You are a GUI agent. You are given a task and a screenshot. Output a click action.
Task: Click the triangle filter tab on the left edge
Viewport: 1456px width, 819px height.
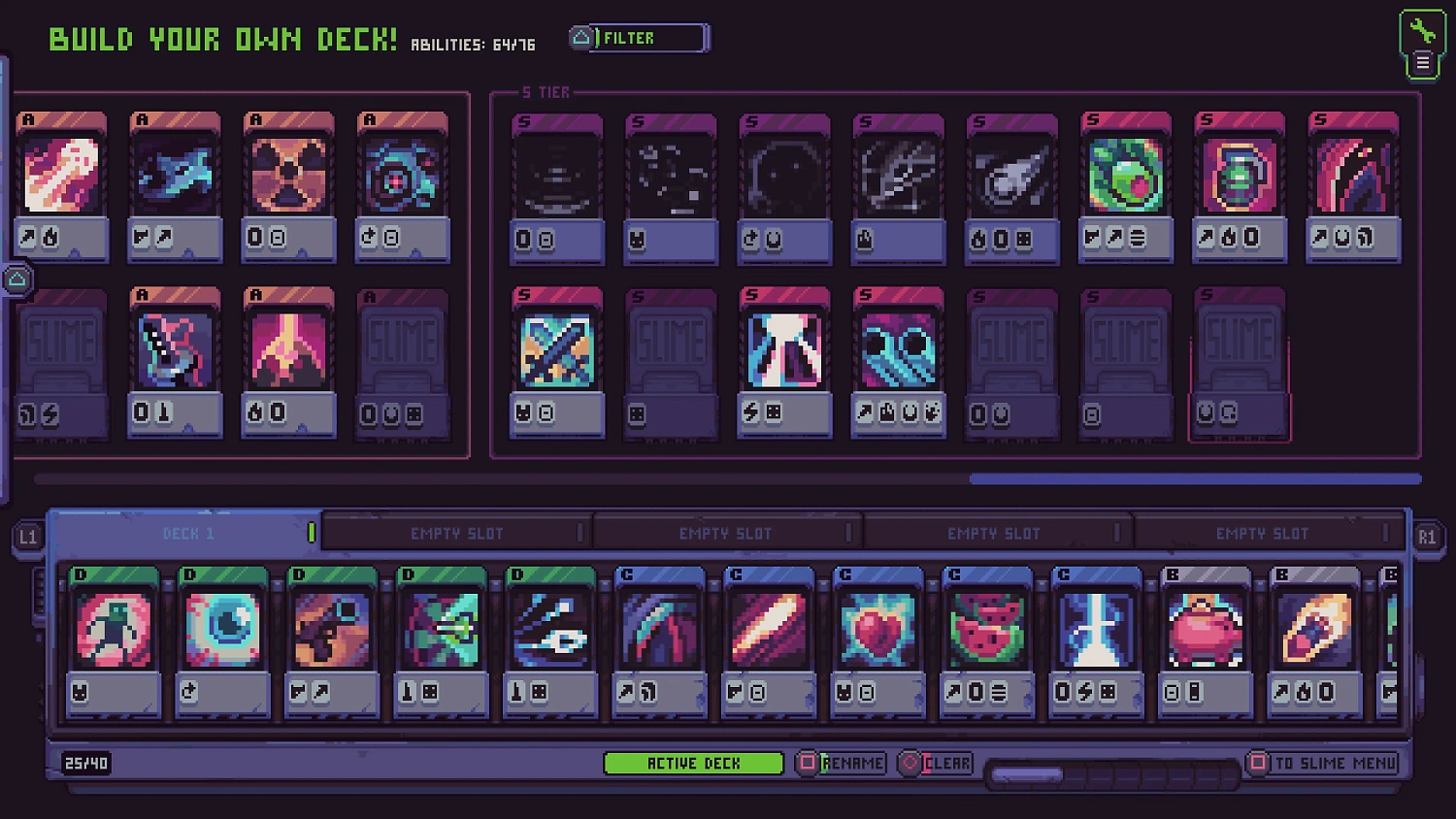click(x=16, y=279)
